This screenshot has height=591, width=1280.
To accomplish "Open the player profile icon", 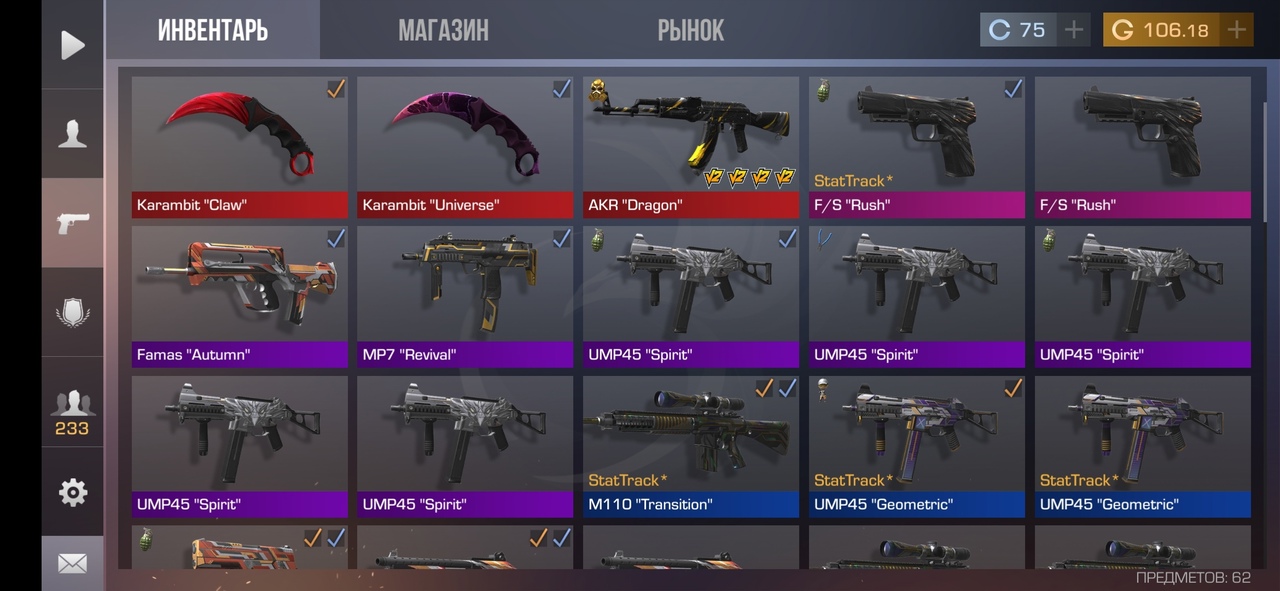I will 72,133.
